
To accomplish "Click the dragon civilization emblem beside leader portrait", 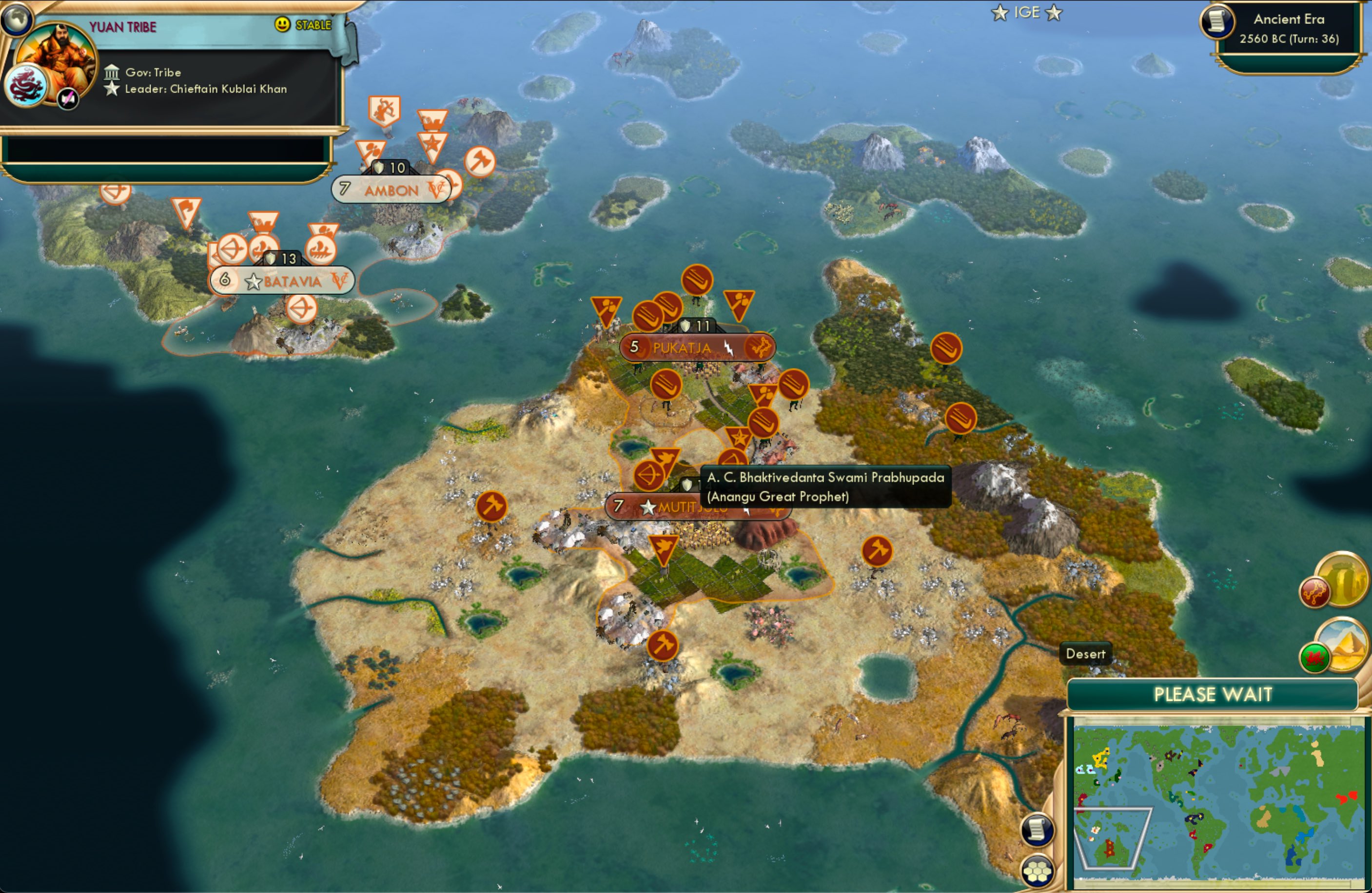I will [x=28, y=85].
